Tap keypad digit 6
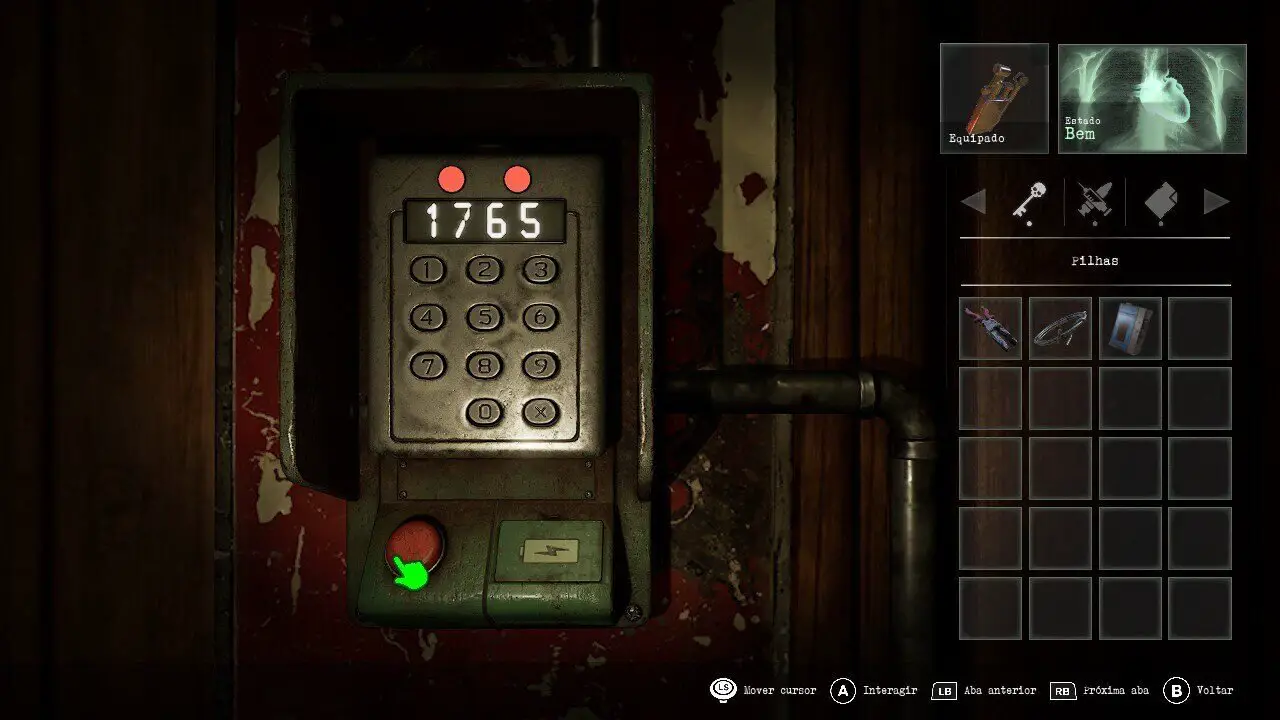 (x=540, y=318)
